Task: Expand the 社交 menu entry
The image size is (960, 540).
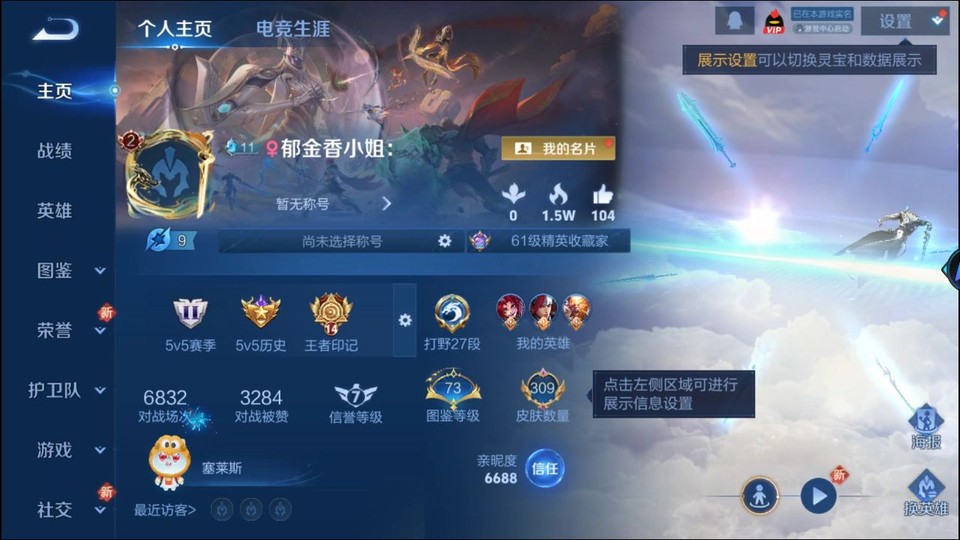Action: pyautogui.click(x=68, y=510)
